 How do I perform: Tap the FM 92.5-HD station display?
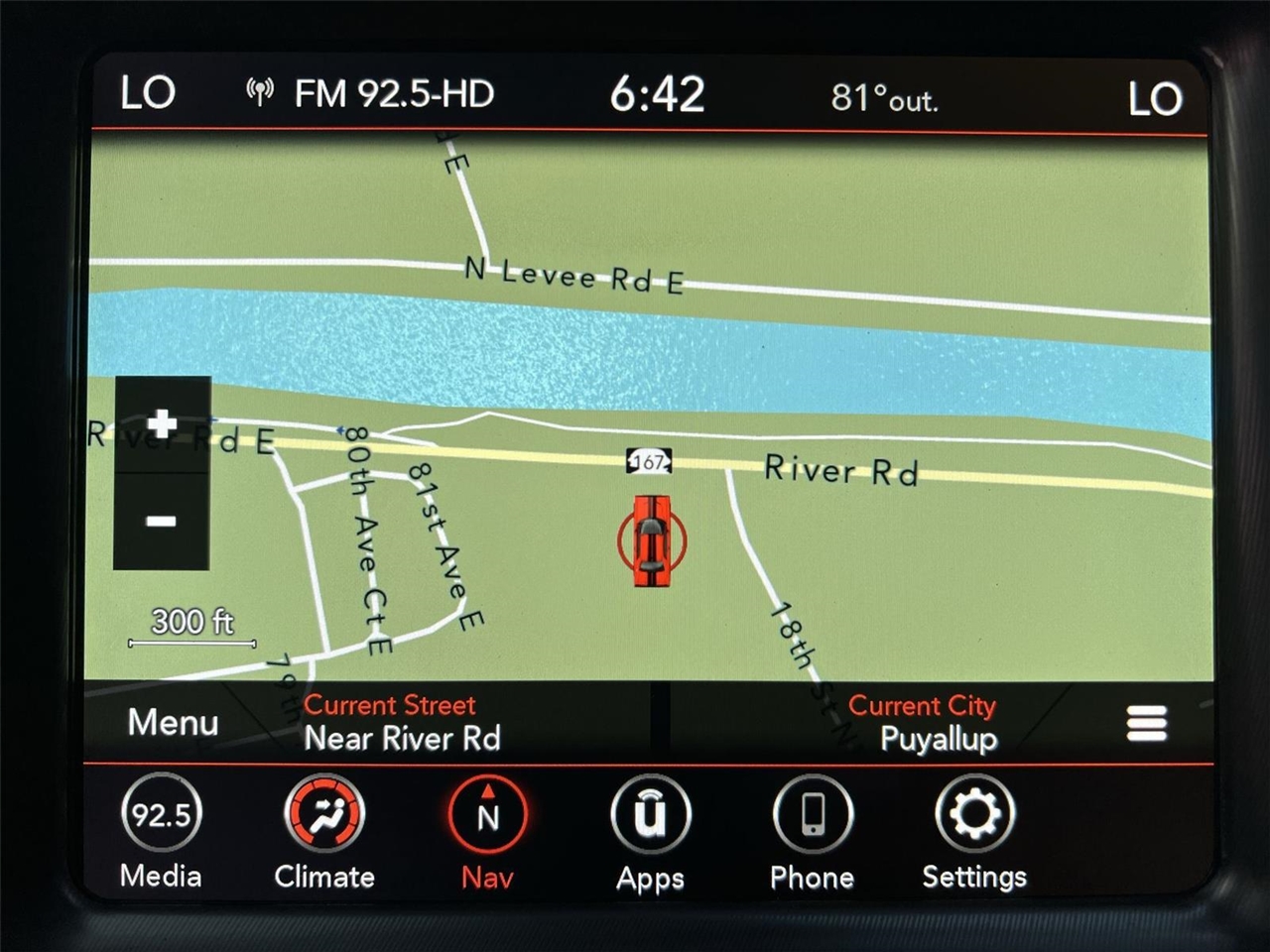[x=393, y=95]
